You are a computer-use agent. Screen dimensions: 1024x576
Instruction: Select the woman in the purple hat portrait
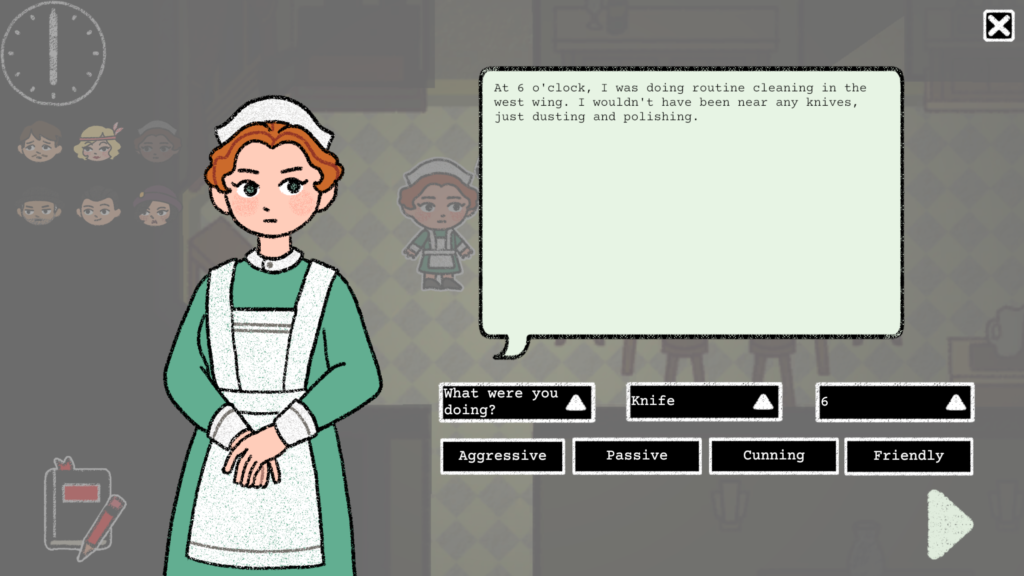click(156, 208)
